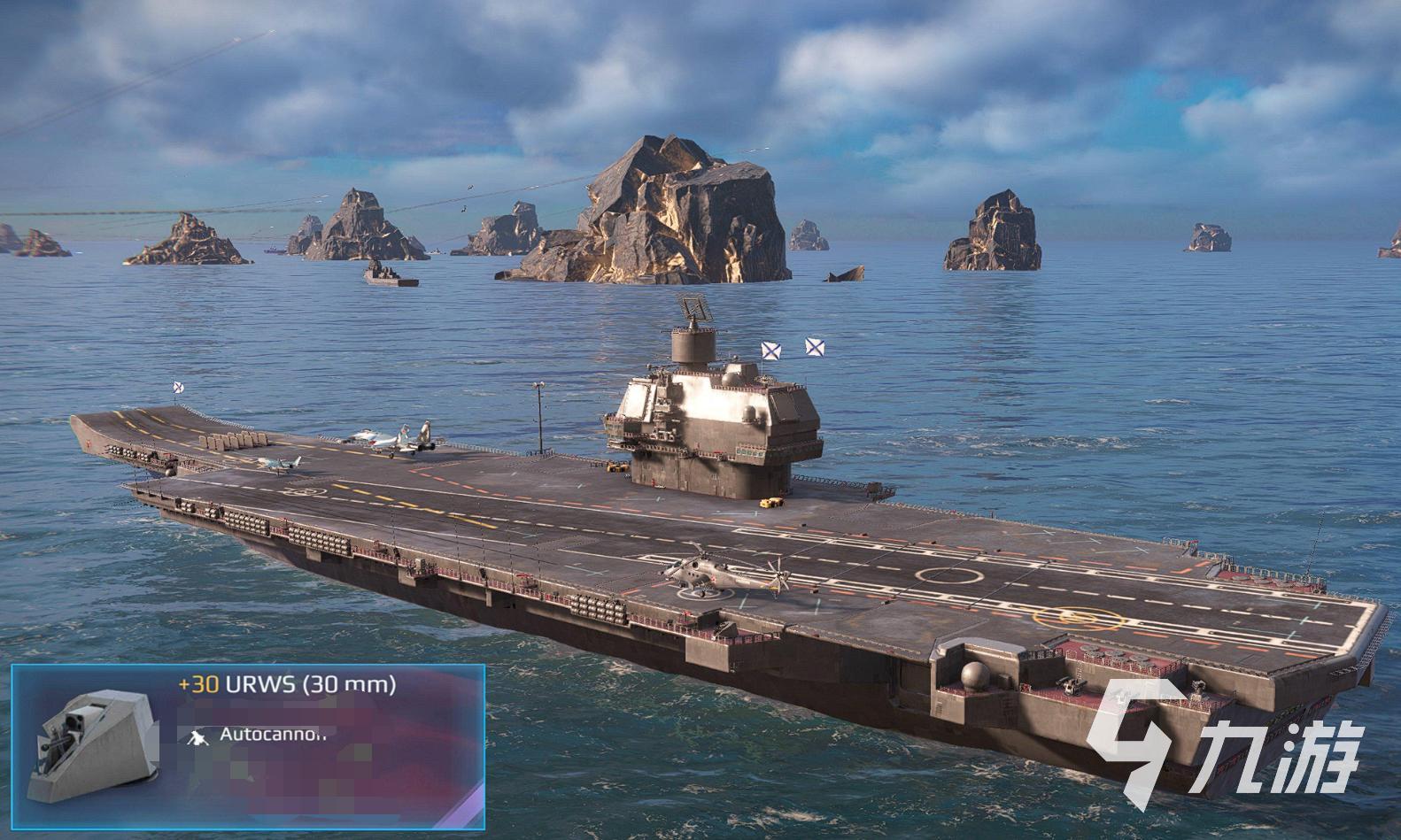Click the URWS turret thumbnail image

point(90,744)
